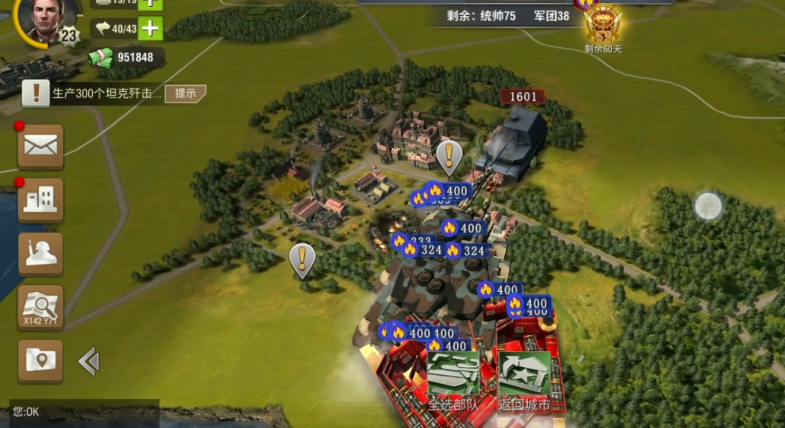785x428 pixels.
Task: Tap the white floating assist button
Action: (708, 206)
